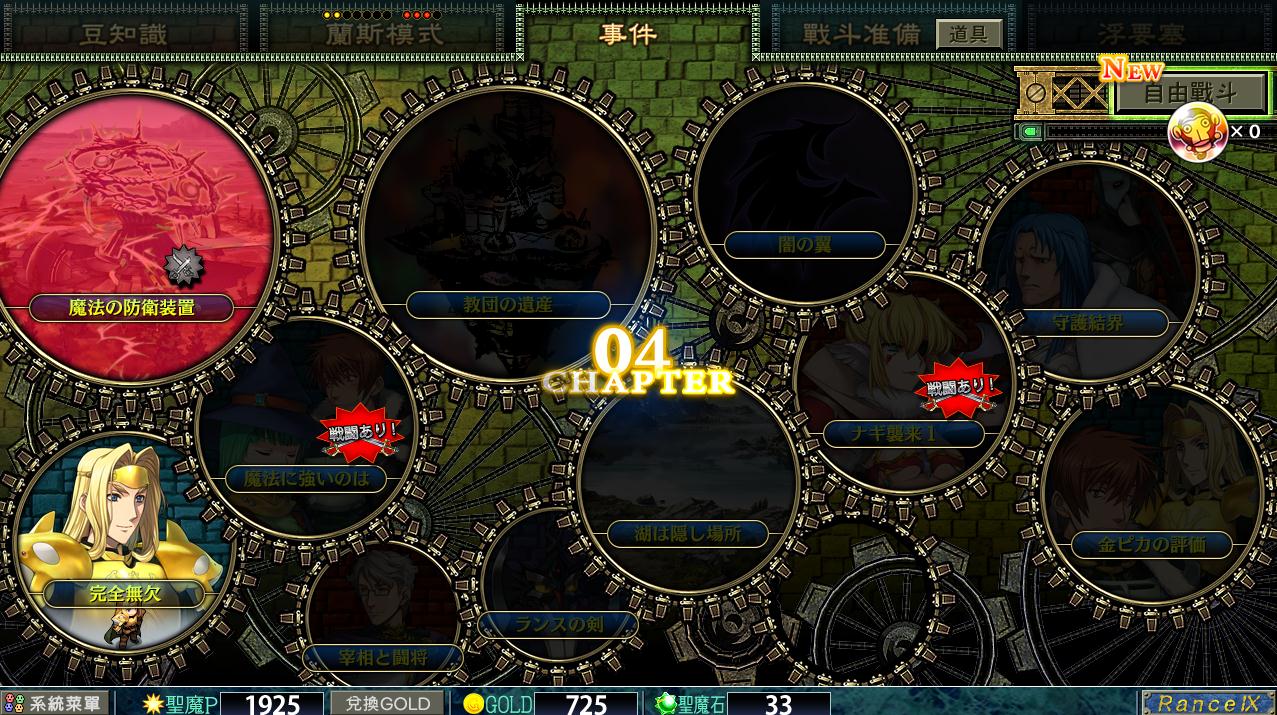Image resolution: width=1277 pixels, height=715 pixels.
Task: Open the ランスの剣 event
Action: coord(558,626)
